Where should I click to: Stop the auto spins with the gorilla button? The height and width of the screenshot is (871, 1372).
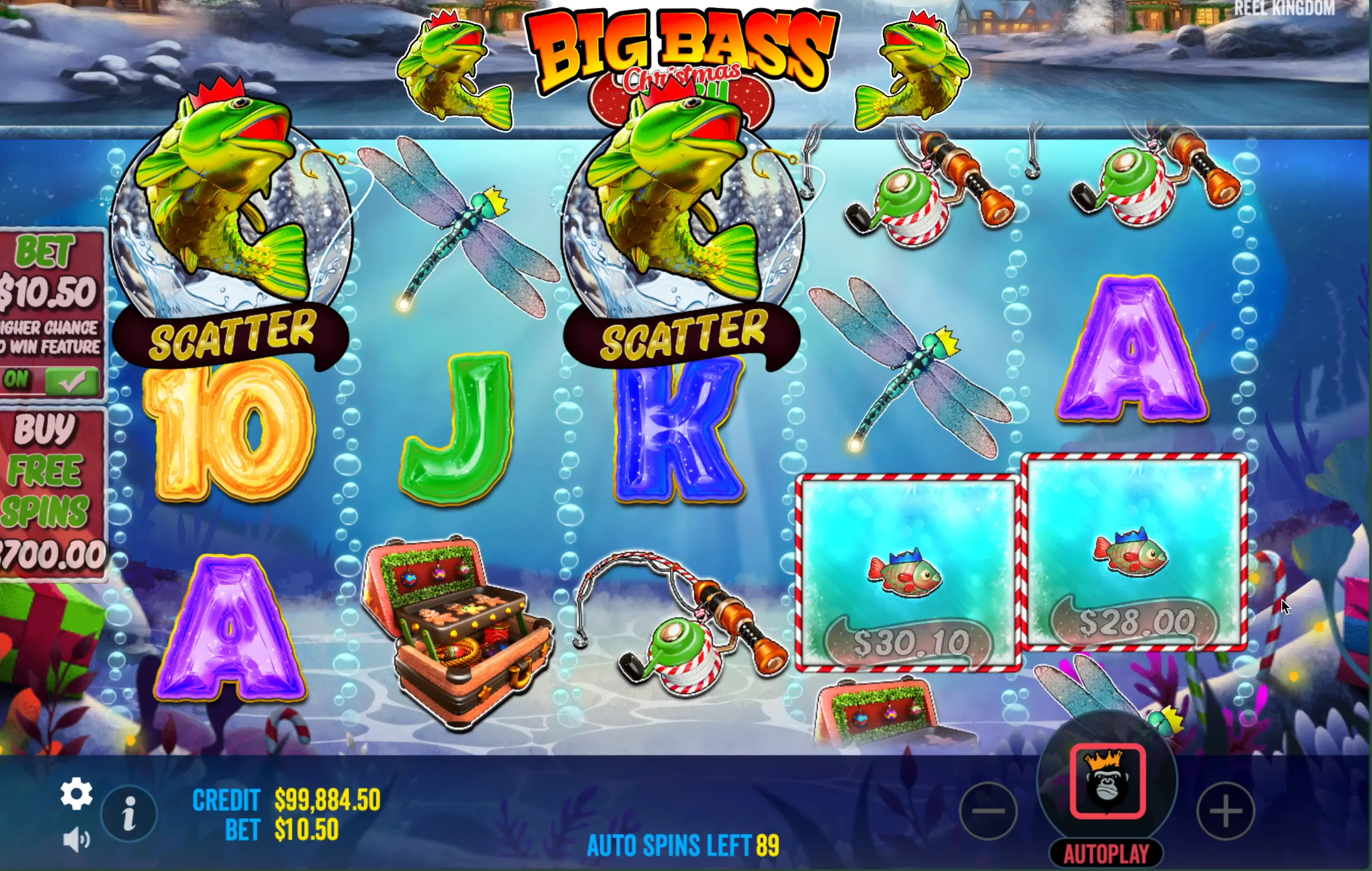[1107, 782]
